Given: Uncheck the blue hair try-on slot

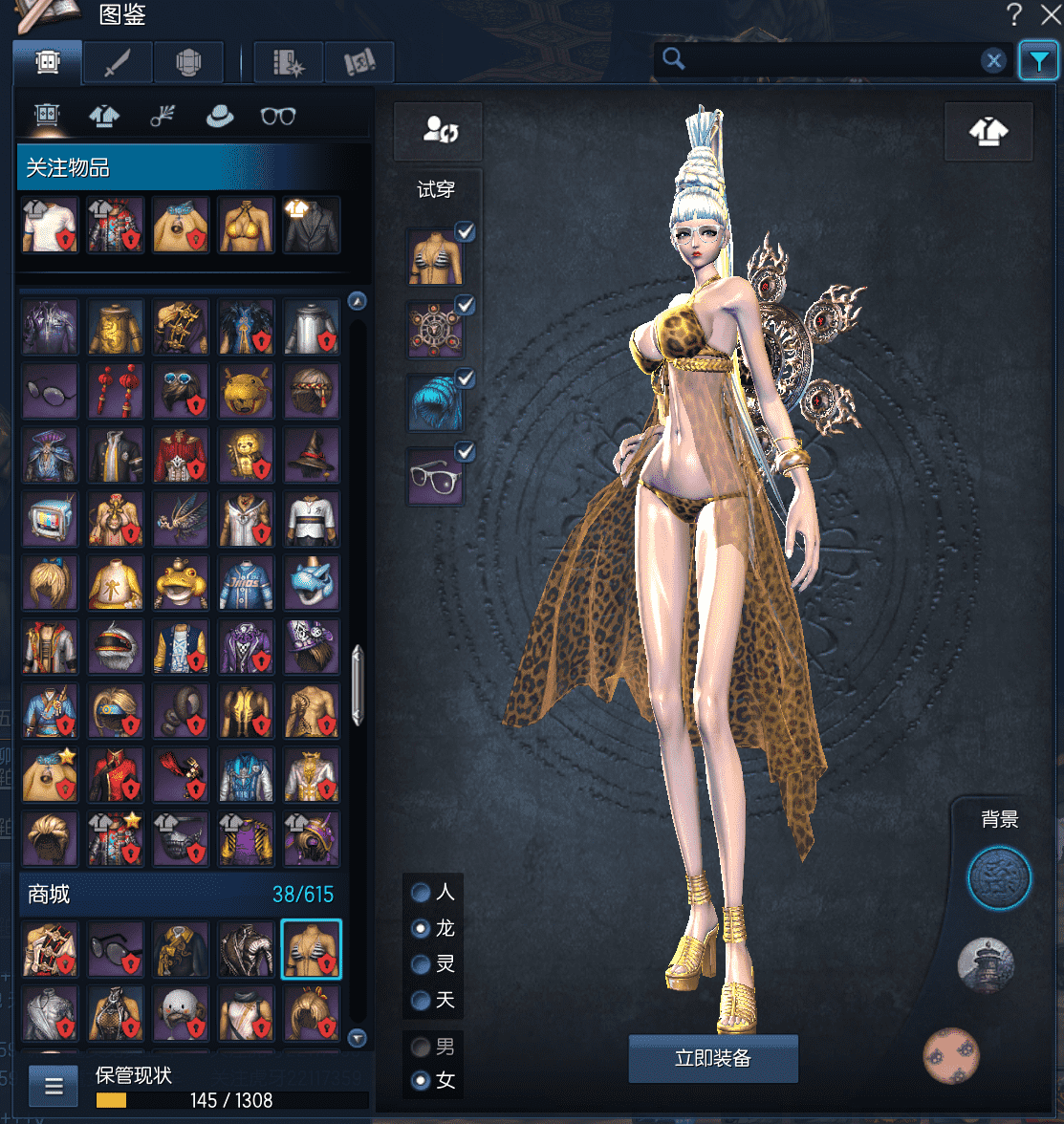Looking at the screenshot, I should (466, 378).
